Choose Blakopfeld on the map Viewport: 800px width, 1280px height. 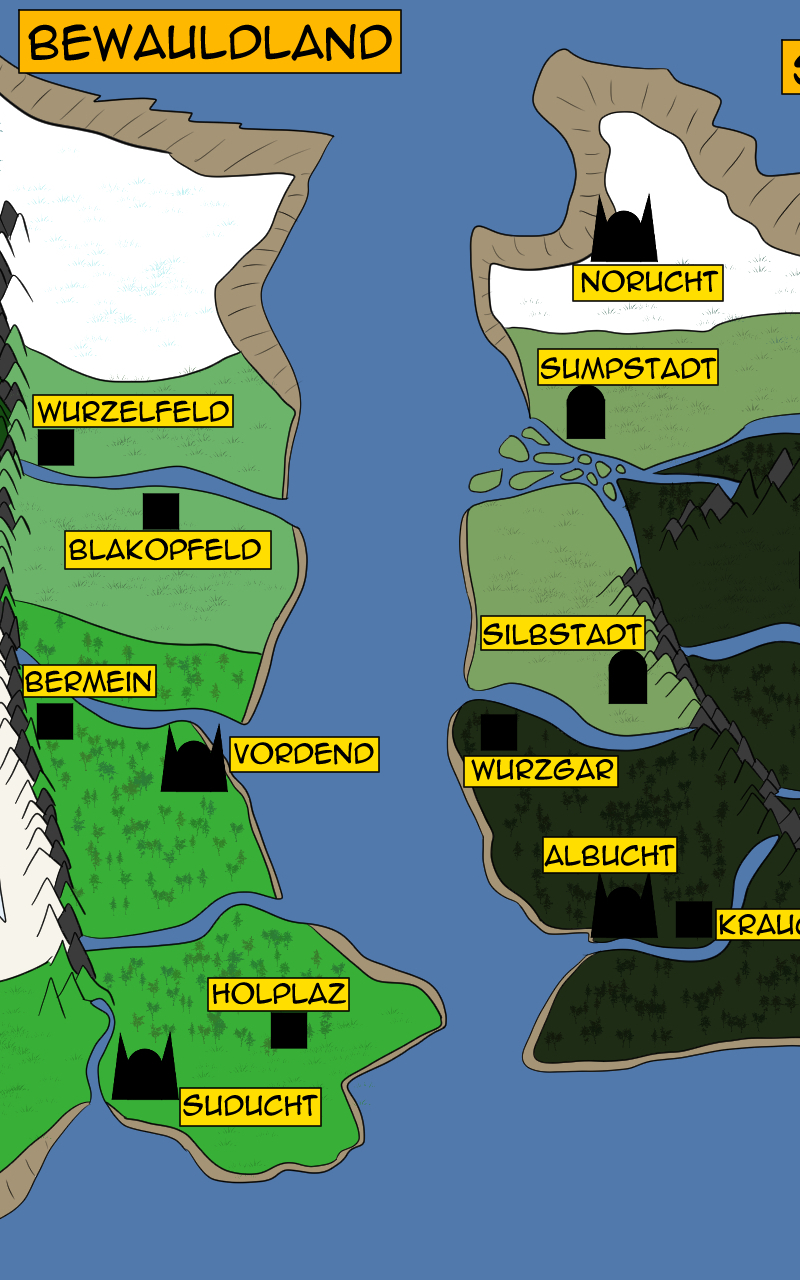(161, 511)
